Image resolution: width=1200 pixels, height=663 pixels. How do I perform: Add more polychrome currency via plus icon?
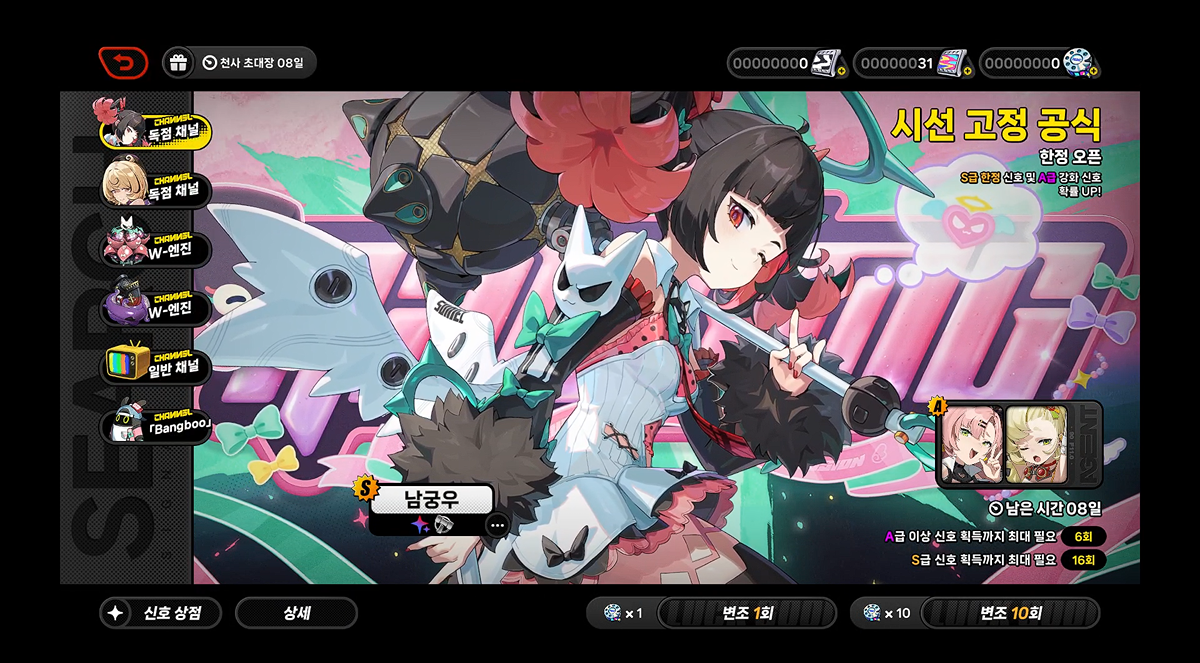[x=1095, y=71]
